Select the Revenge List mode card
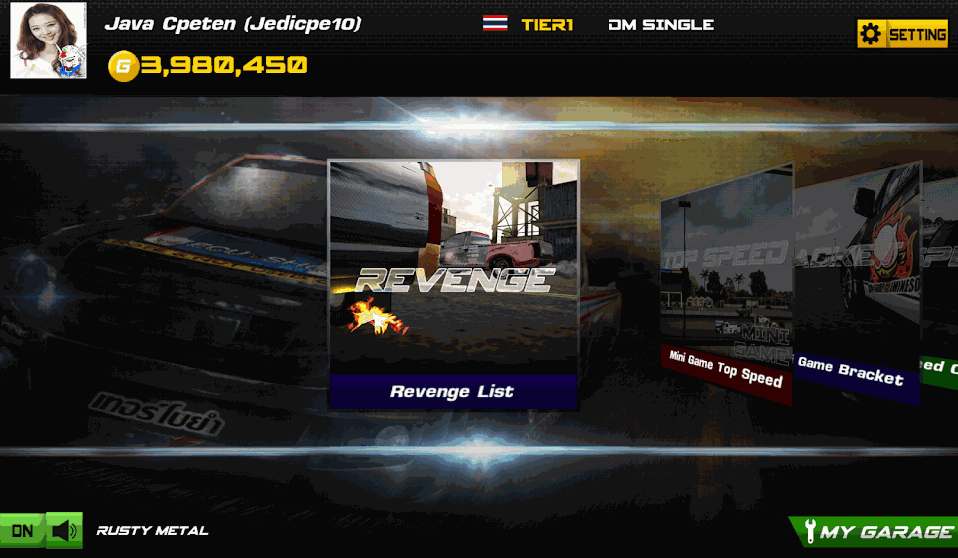Image resolution: width=958 pixels, height=558 pixels. pyautogui.click(x=453, y=285)
